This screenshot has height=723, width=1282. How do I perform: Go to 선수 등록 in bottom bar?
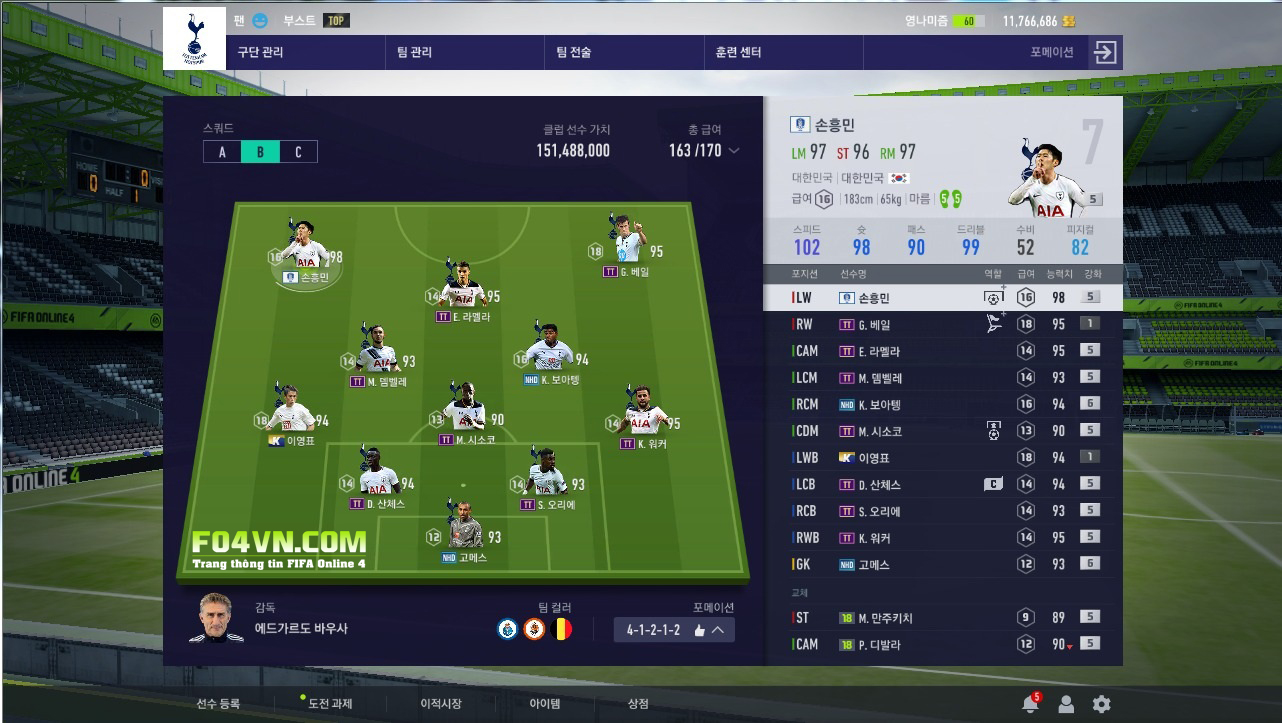pos(218,704)
